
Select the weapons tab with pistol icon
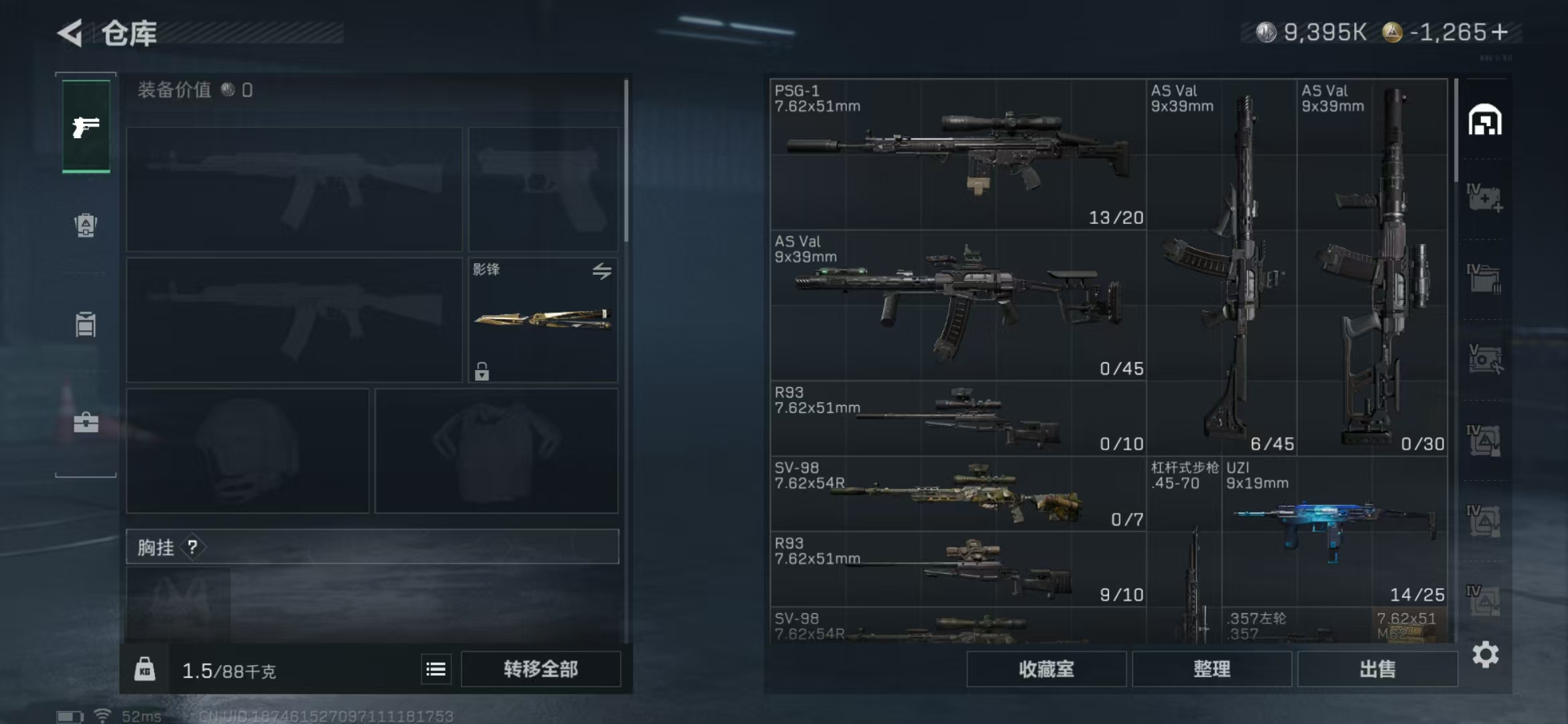tap(86, 126)
